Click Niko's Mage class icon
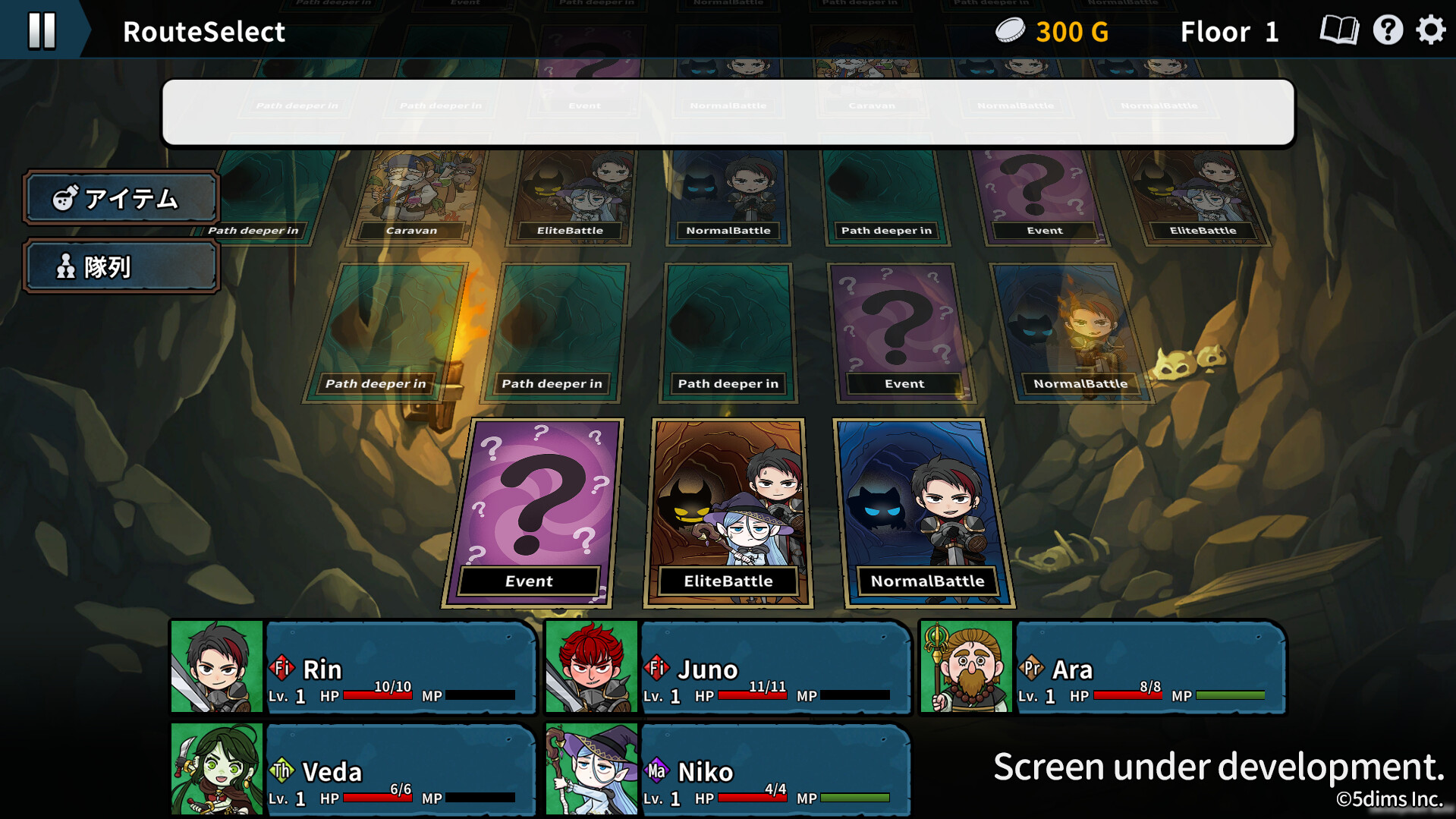The image size is (1456, 819). pyautogui.click(x=657, y=771)
